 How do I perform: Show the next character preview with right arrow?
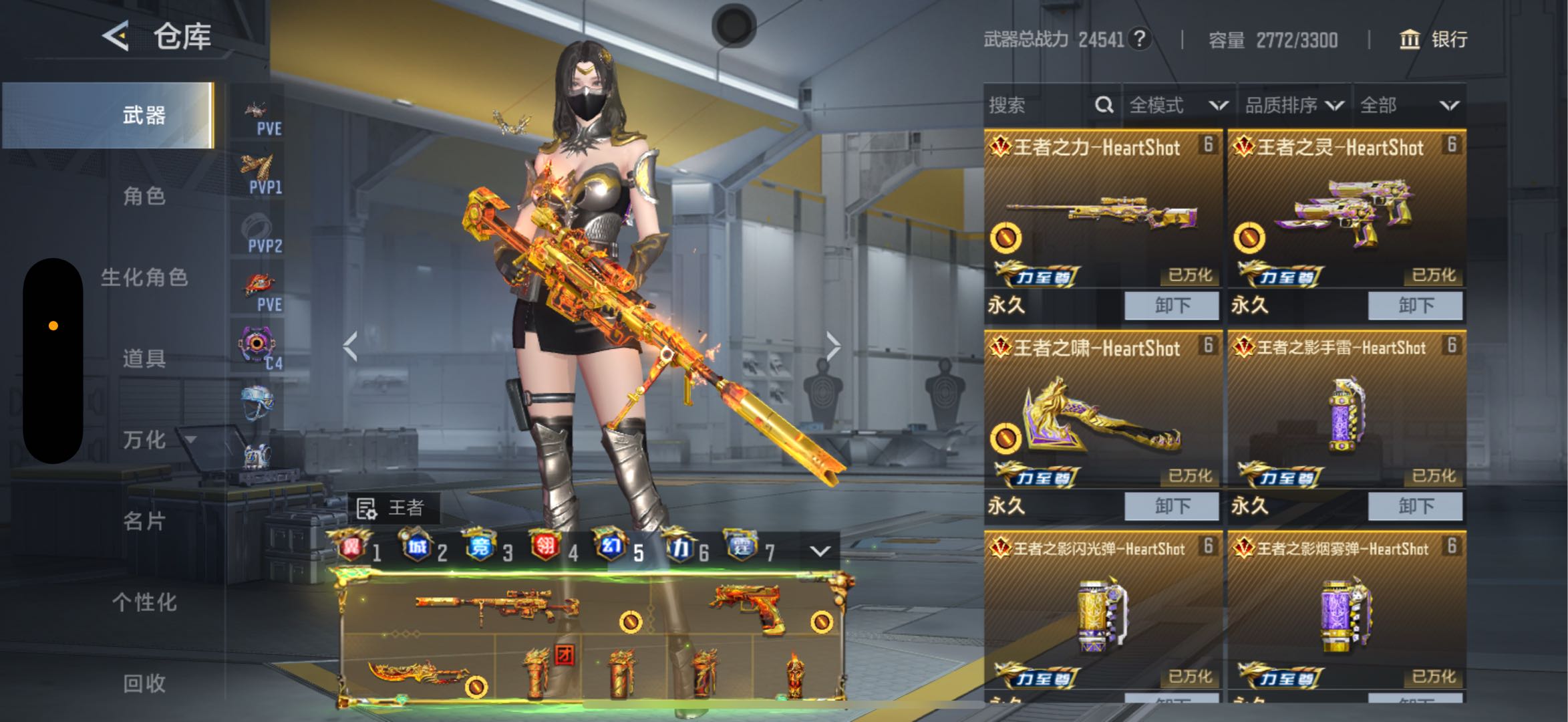click(x=832, y=346)
